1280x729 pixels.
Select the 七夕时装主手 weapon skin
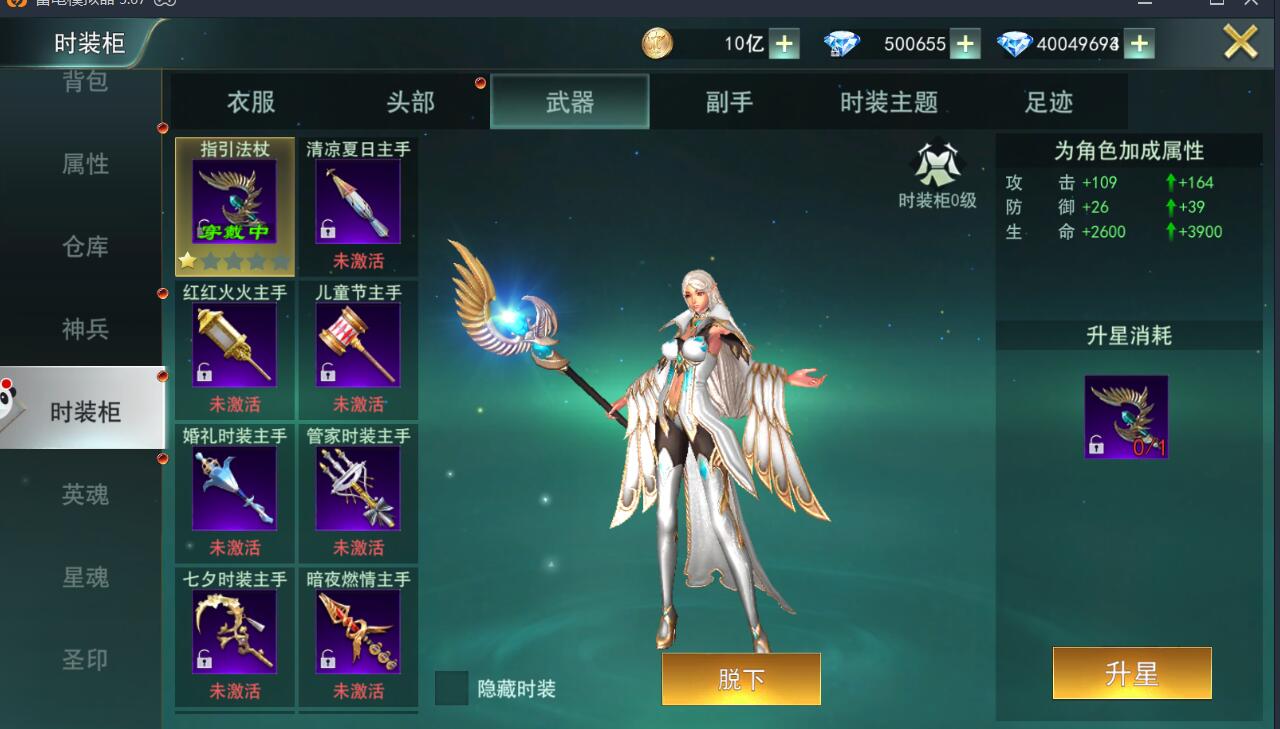(x=235, y=632)
